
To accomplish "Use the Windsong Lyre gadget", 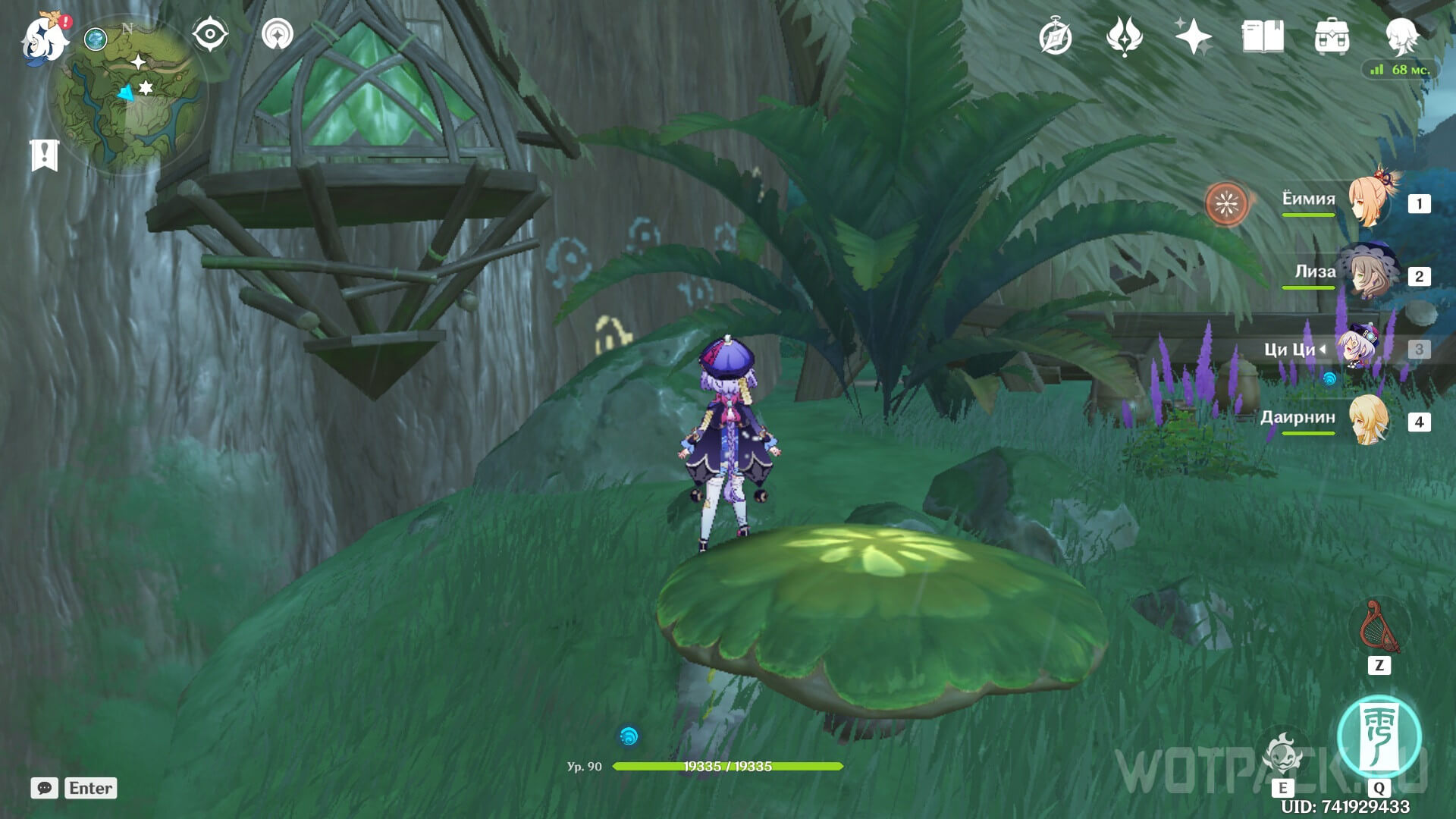I will 1379,628.
